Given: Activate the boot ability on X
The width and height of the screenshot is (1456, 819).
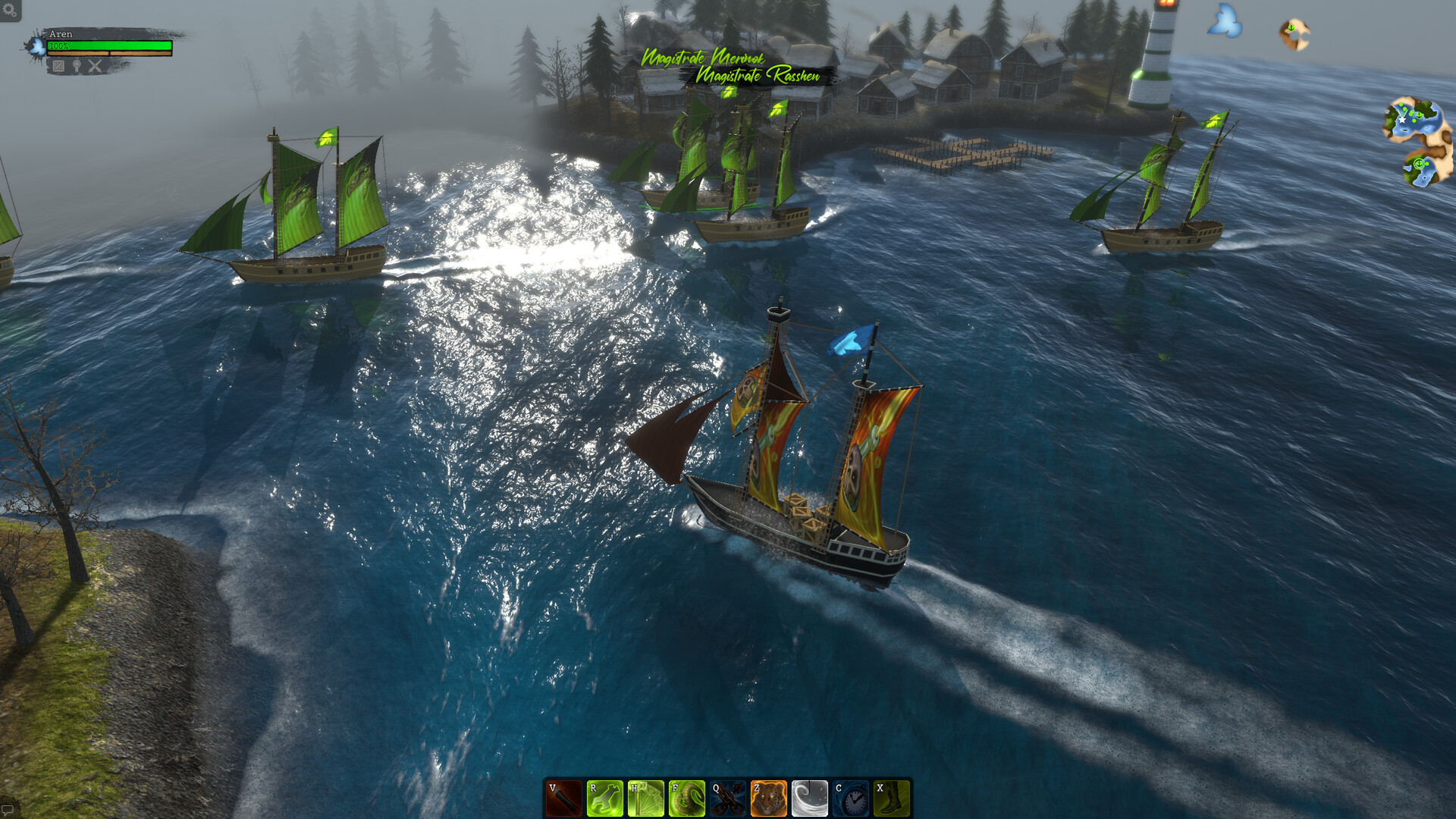Looking at the screenshot, I should coord(891,799).
